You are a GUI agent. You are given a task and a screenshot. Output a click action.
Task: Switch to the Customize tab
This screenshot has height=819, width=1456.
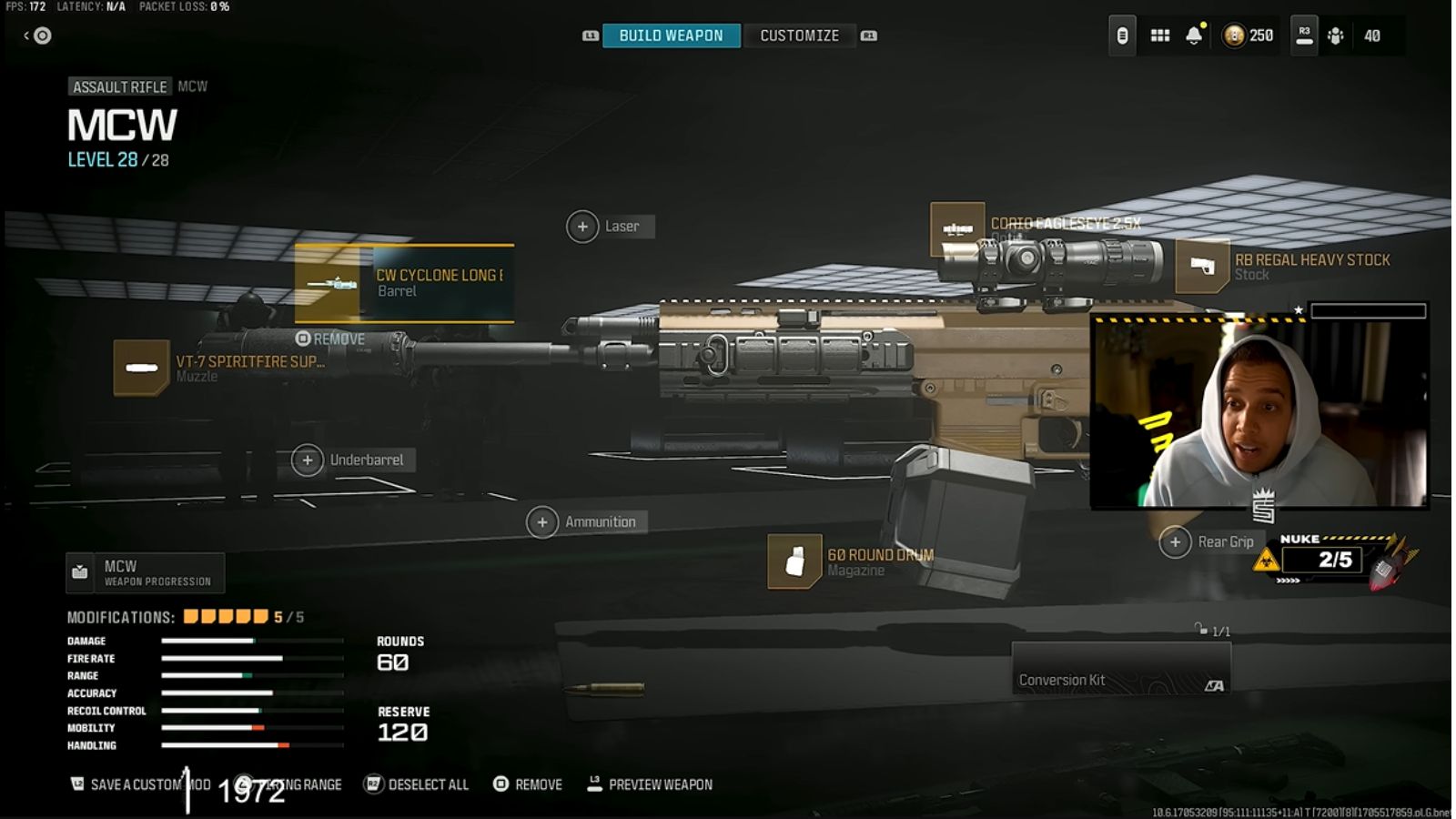799,35
